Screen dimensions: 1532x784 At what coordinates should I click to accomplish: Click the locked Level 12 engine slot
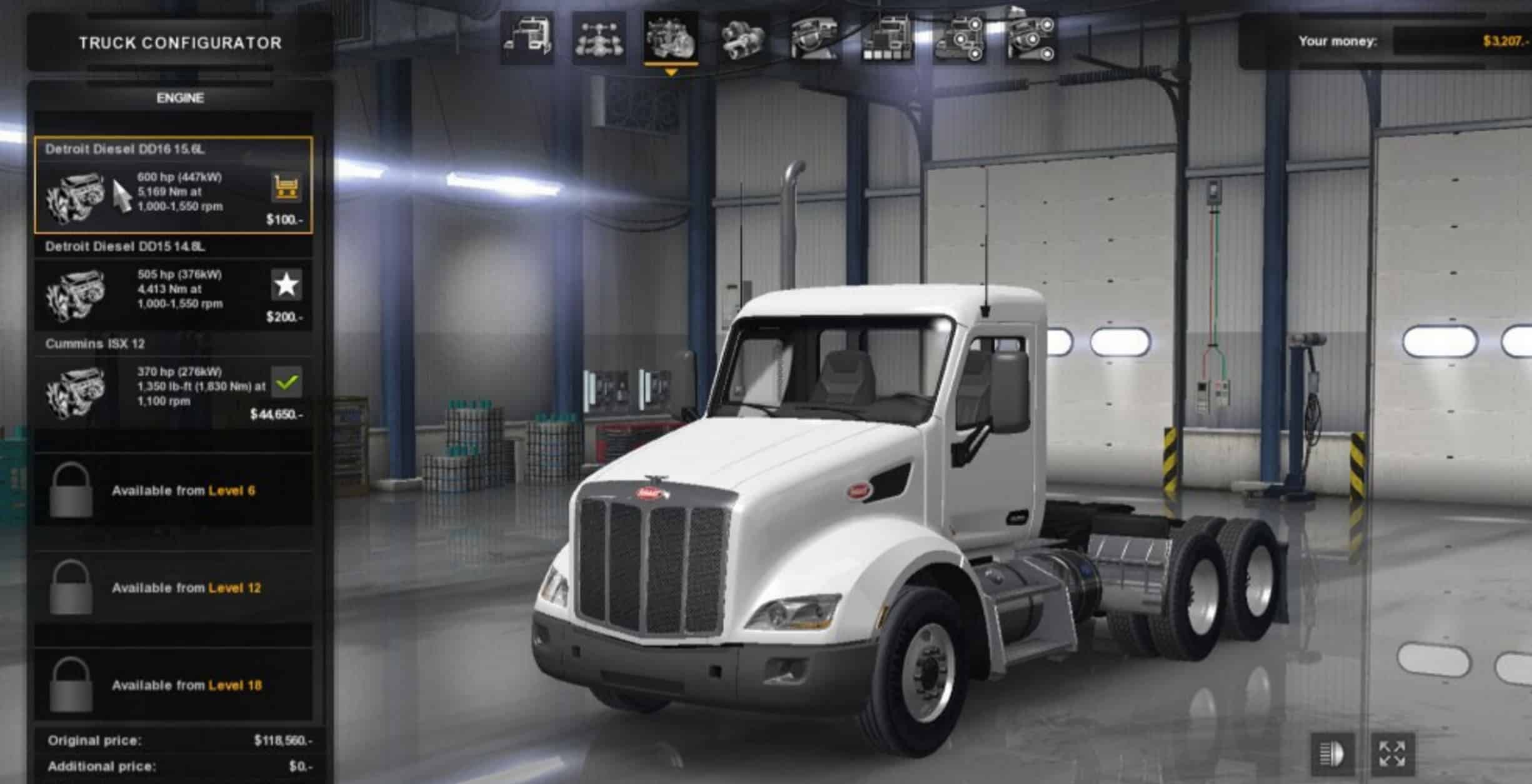point(174,588)
